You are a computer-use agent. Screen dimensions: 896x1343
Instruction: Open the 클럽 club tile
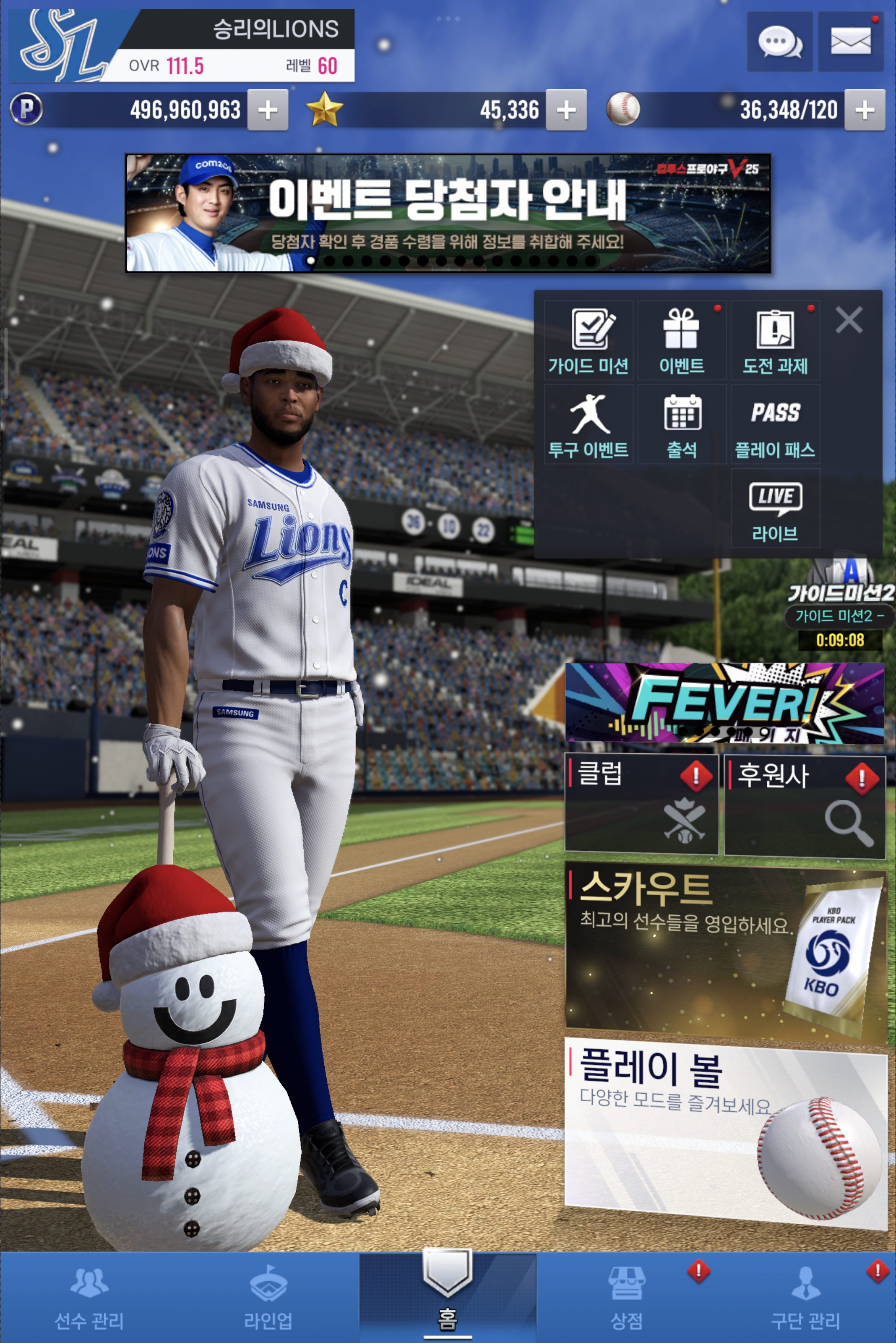[641, 804]
